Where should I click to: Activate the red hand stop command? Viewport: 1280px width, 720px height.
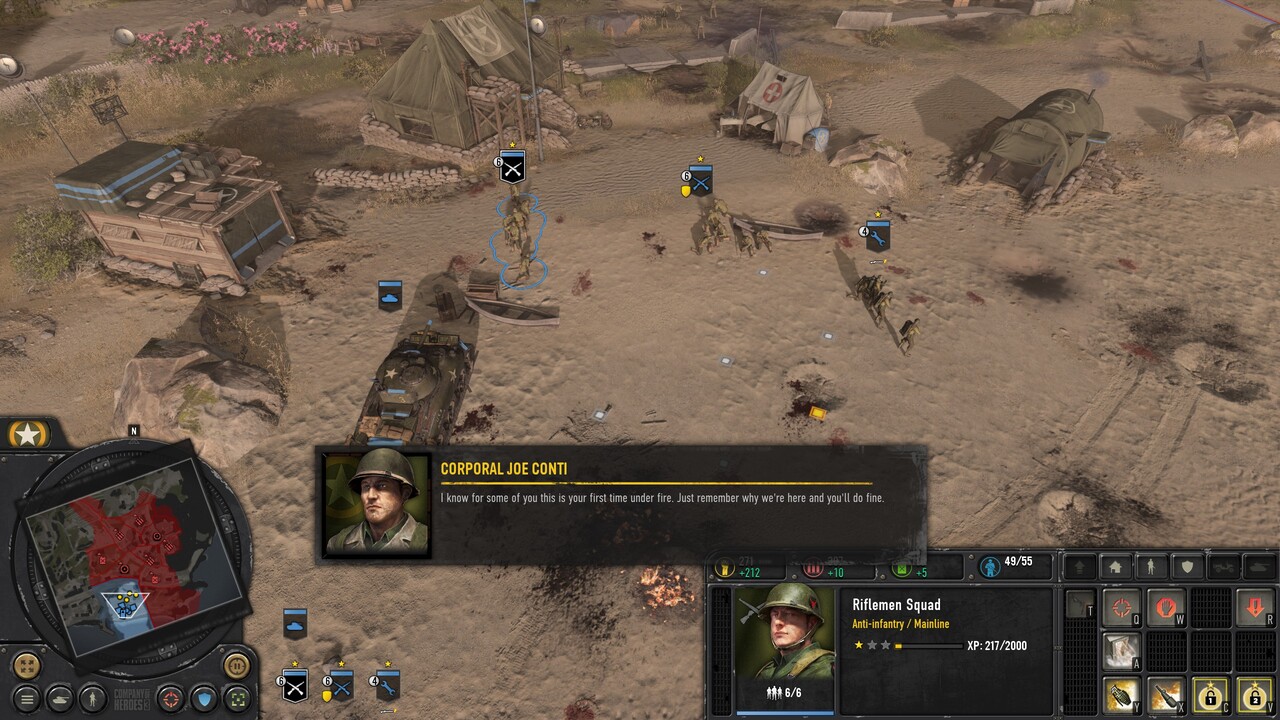click(1165, 607)
